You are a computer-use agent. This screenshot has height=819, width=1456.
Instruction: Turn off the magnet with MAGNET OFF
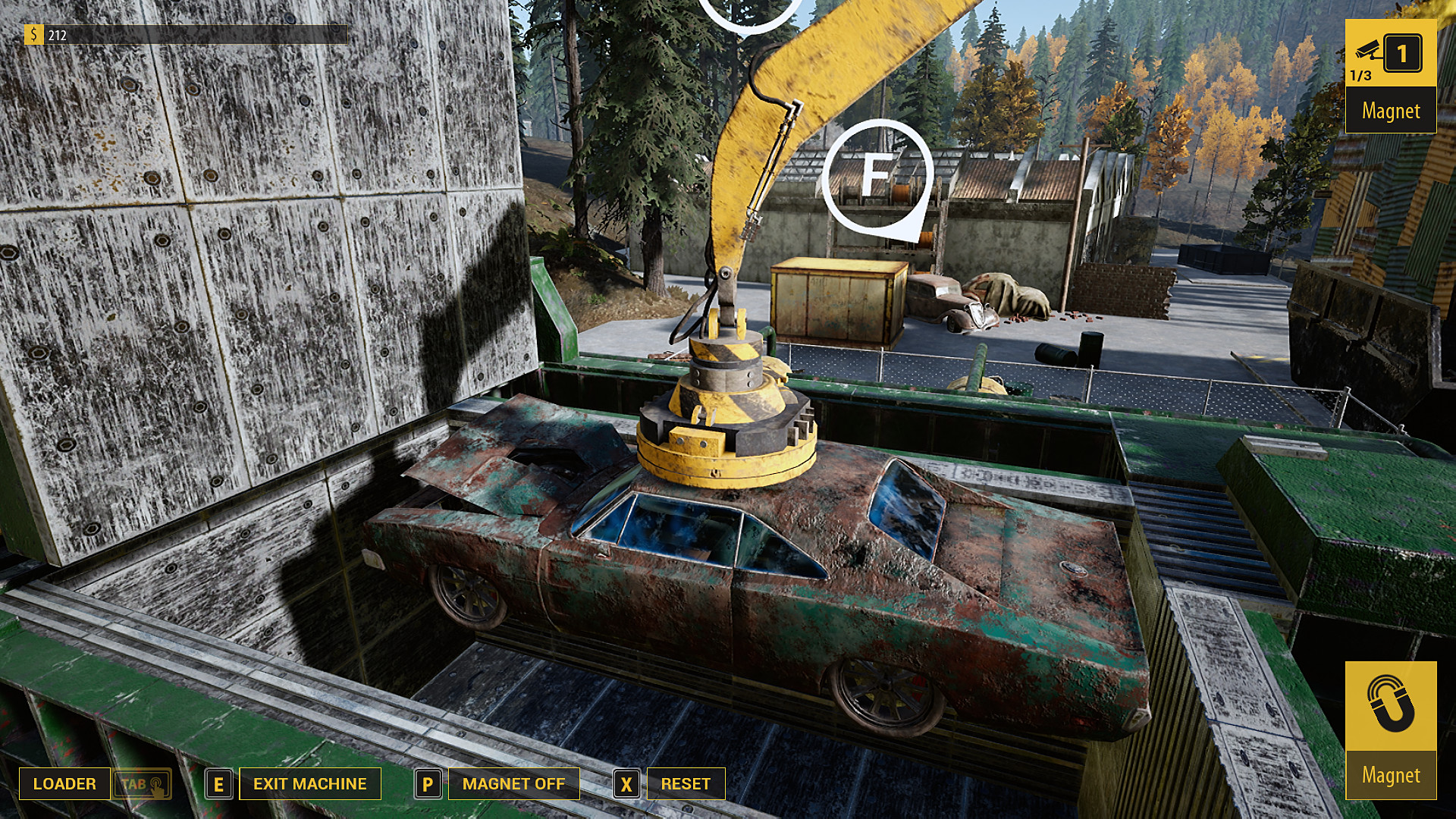point(514,783)
